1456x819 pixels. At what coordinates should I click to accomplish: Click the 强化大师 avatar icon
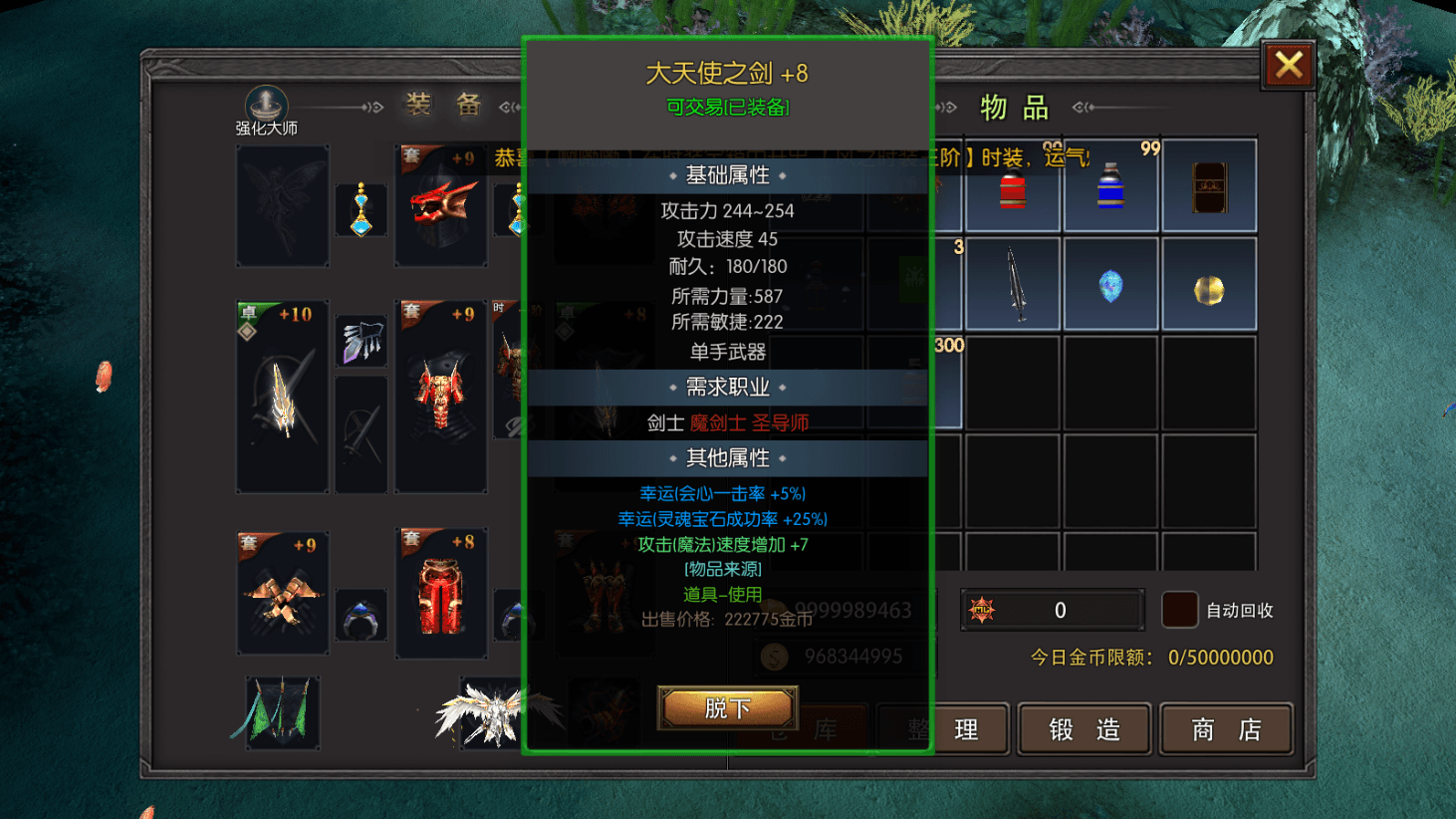click(x=264, y=104)
